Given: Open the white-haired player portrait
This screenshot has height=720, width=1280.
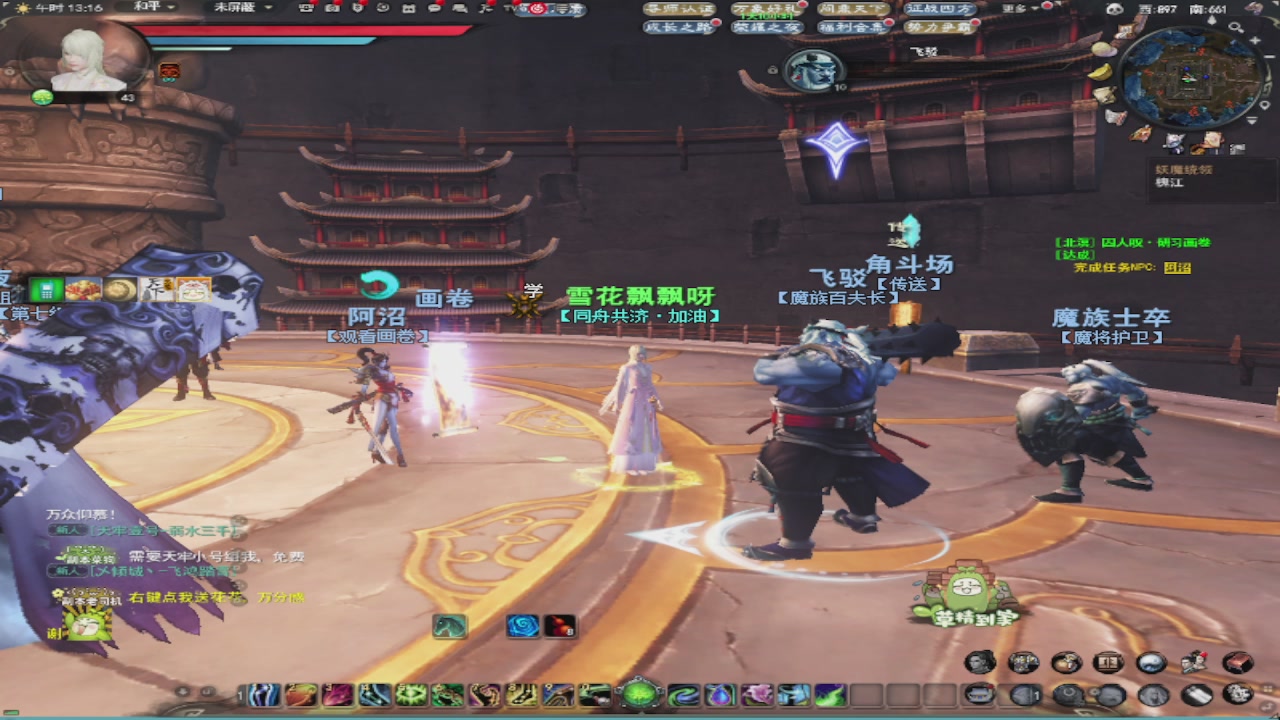Looking at the screenshot, I should 86,60.
